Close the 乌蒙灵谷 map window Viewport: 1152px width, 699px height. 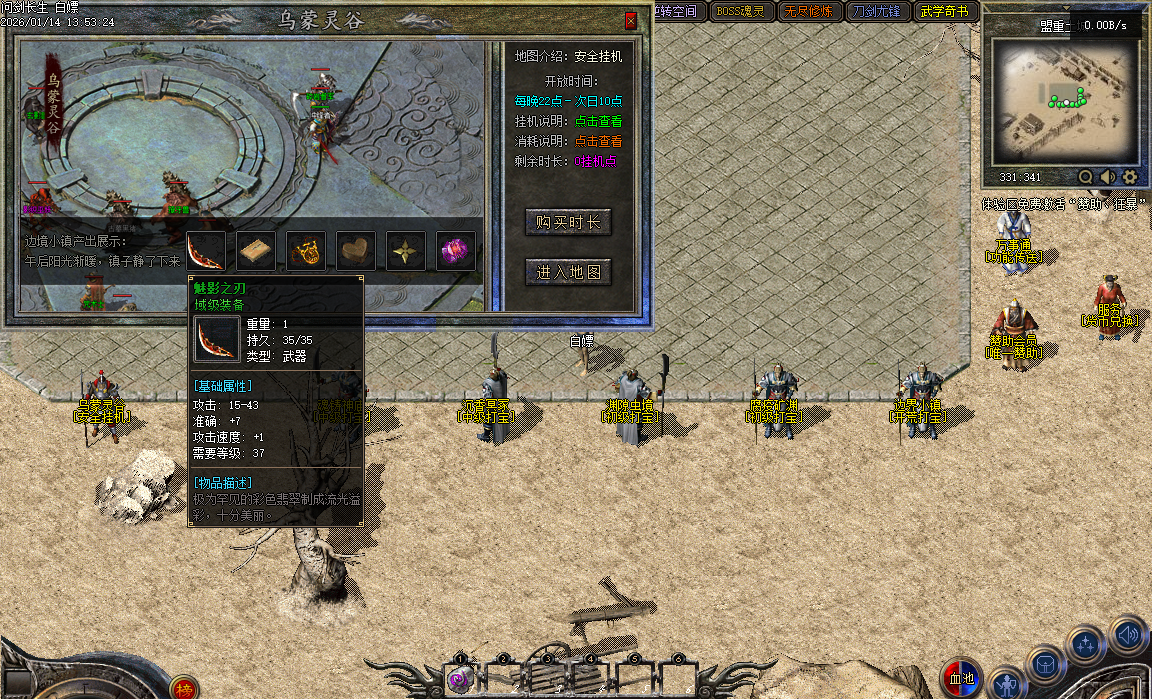pyautogui.click(x=630, y=21)
